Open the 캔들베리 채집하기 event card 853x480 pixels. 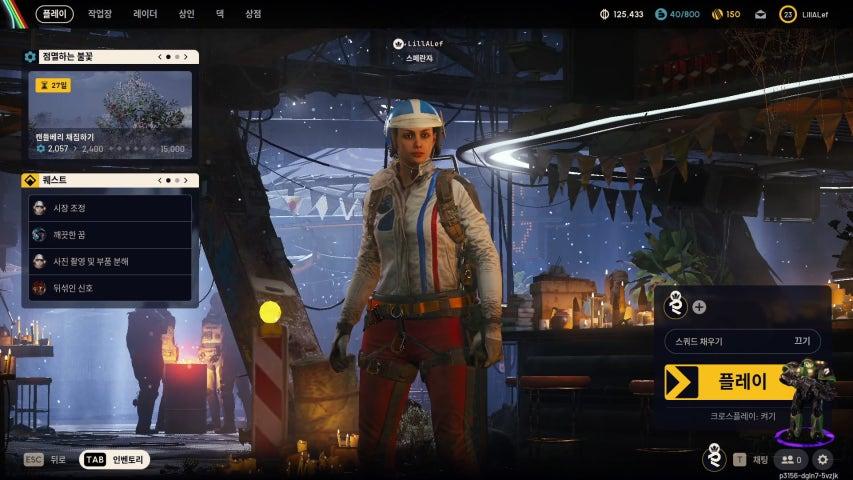(x=110, y=115)
